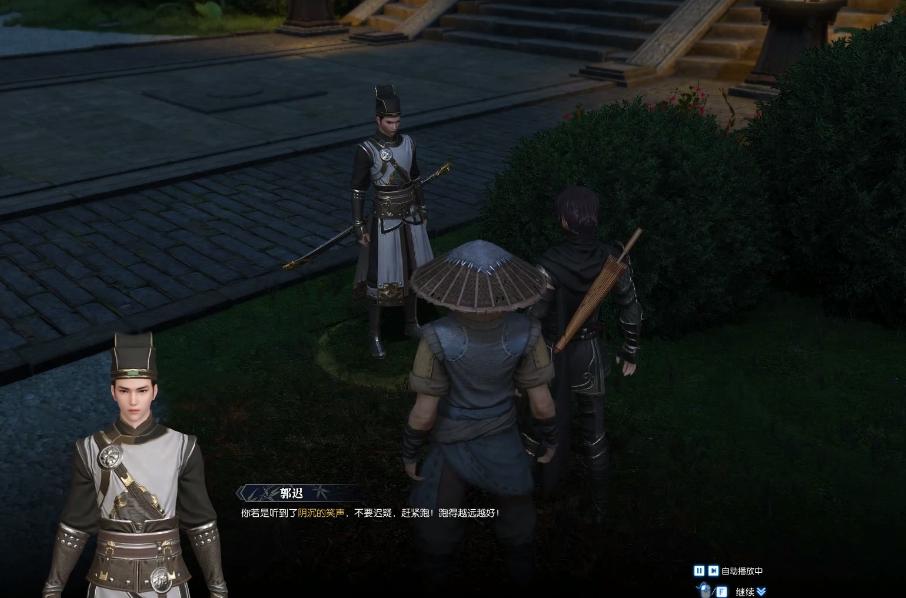Skip ahead with the next-line button

point(712,571)
